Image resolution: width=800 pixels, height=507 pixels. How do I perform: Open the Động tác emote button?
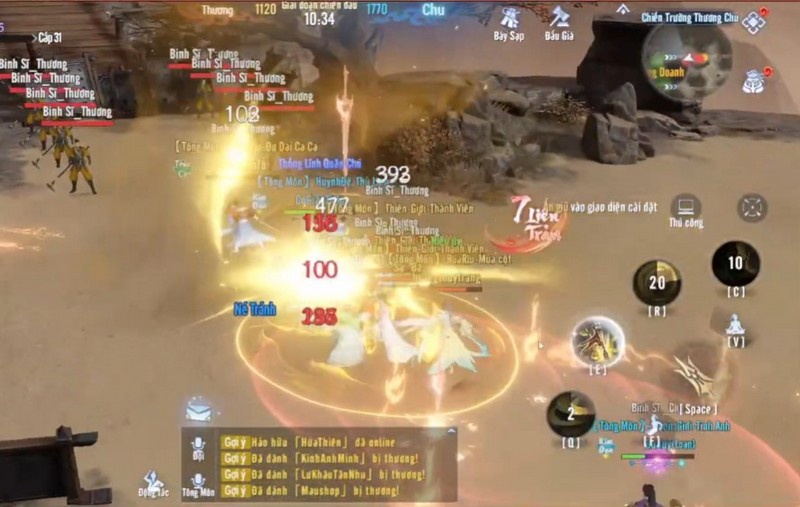[x=153, y=483]
